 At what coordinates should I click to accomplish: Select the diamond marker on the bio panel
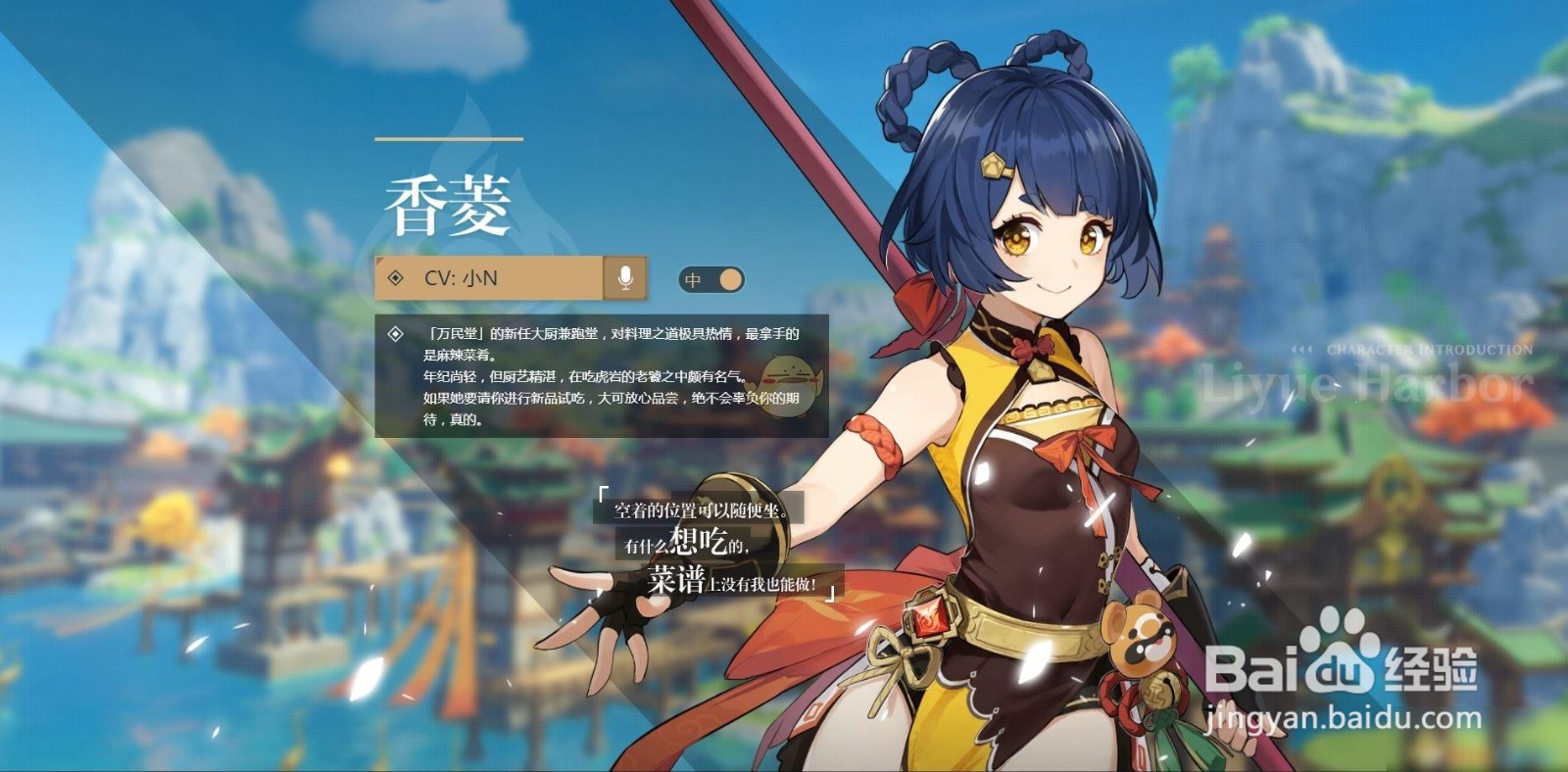(396, 333)
